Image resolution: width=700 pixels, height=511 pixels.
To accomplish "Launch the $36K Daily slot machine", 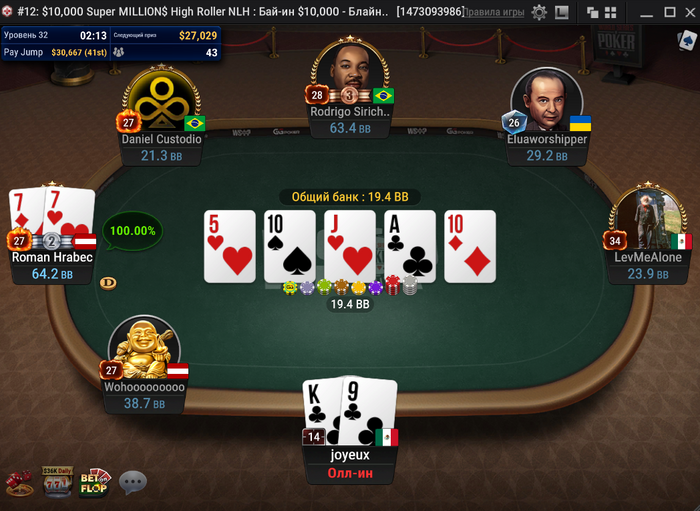I will (x=56, y=482).
